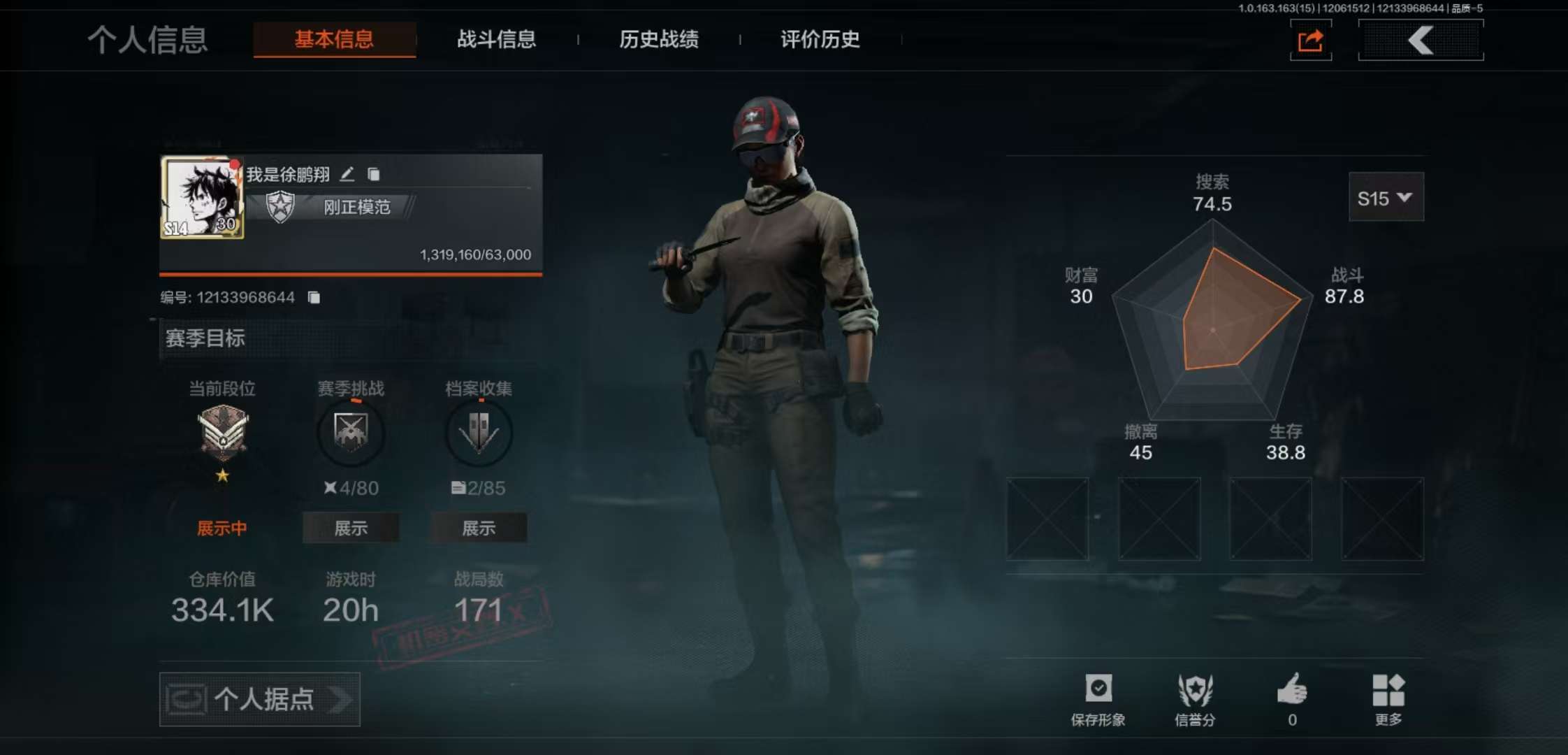The height and width of the screenshot is (755, 1568).
Task: Open the S15 season dropdown
Action: pyautogui.click(x=1386, y=198)
